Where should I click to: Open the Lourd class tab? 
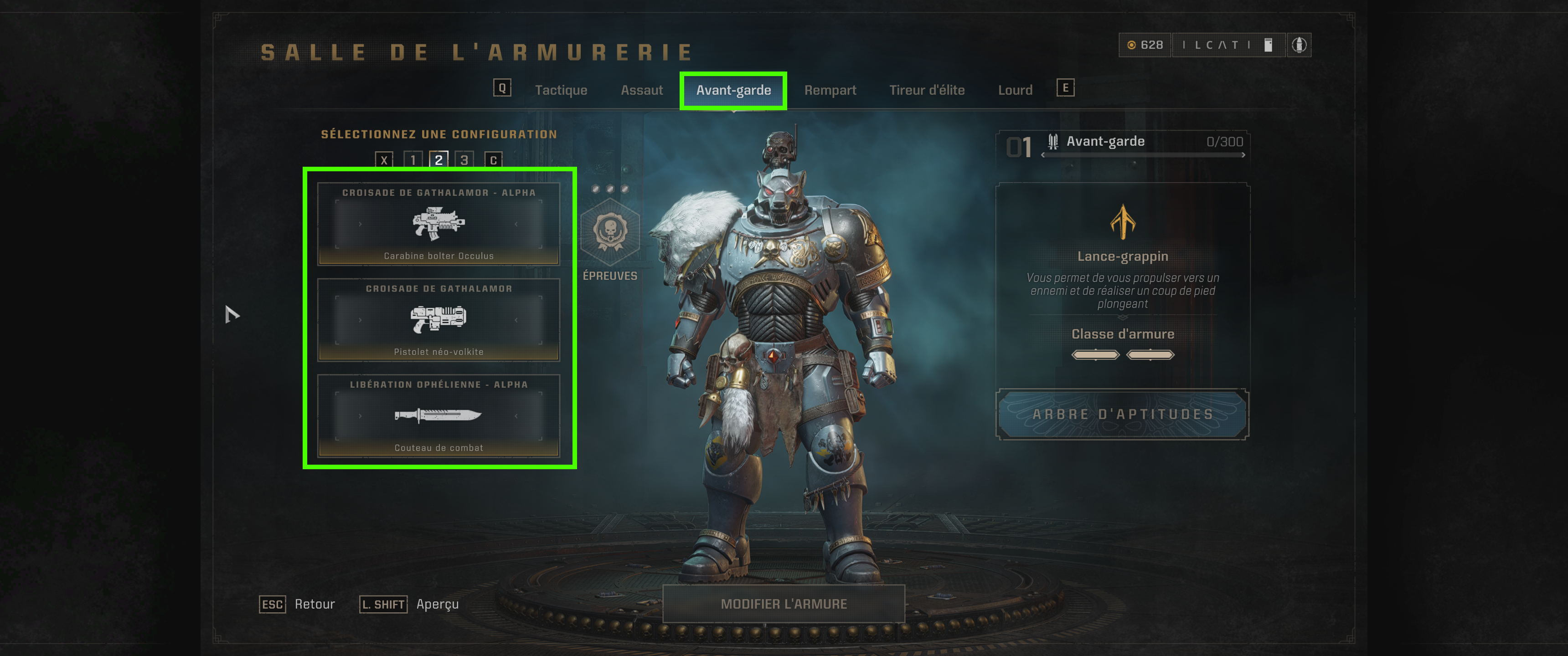tap(1015, 89)
